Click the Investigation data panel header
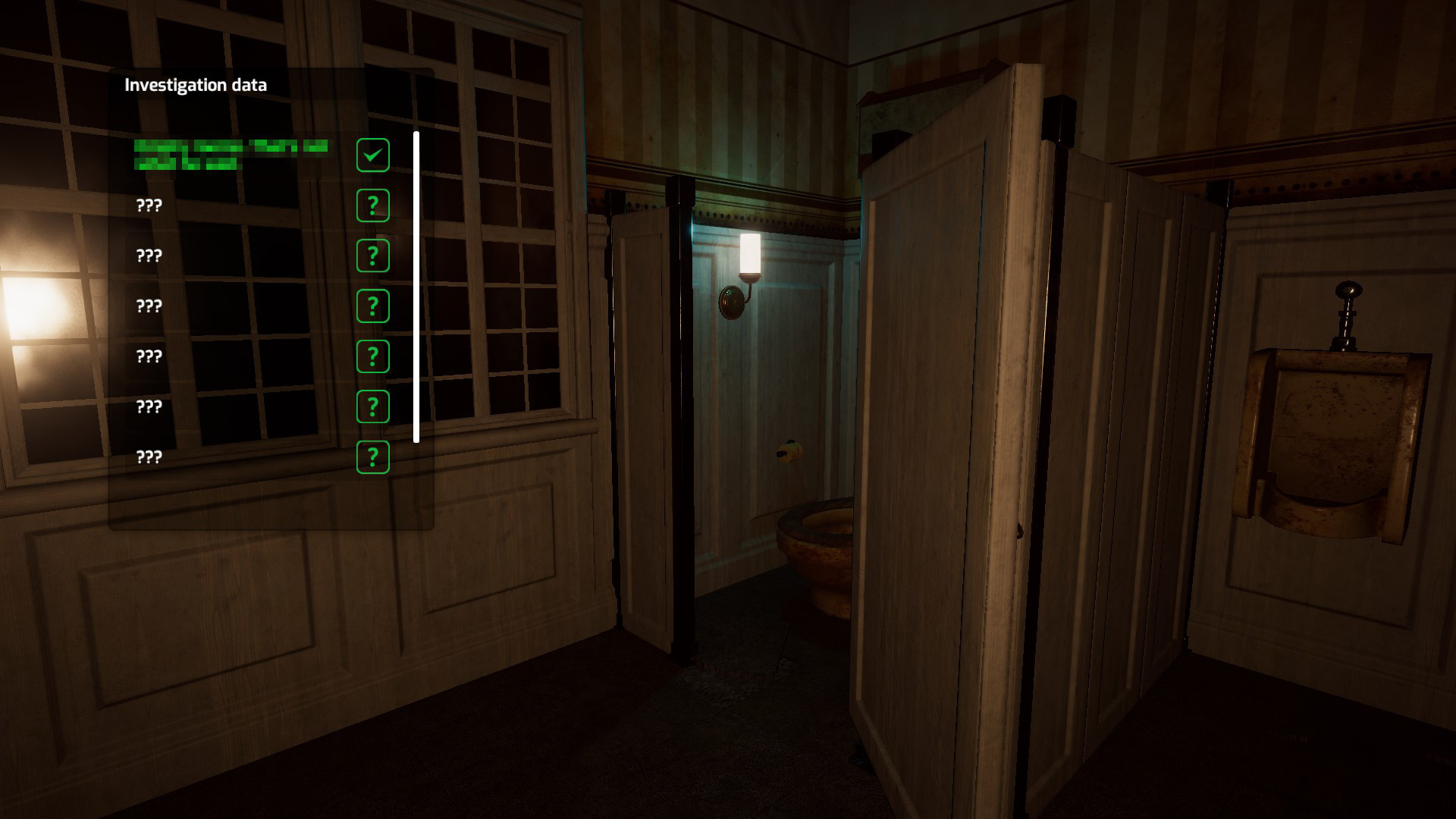The height and width of the screenshot is (819, 1456). [x=196, y=86]
